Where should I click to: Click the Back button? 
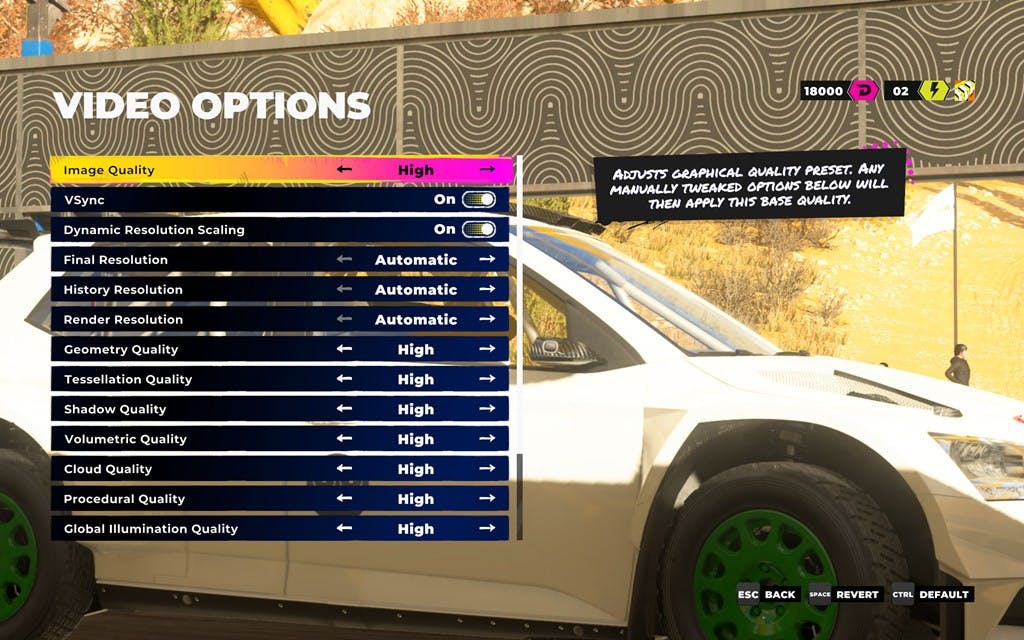pyautogui.click(x=768, y=594)
